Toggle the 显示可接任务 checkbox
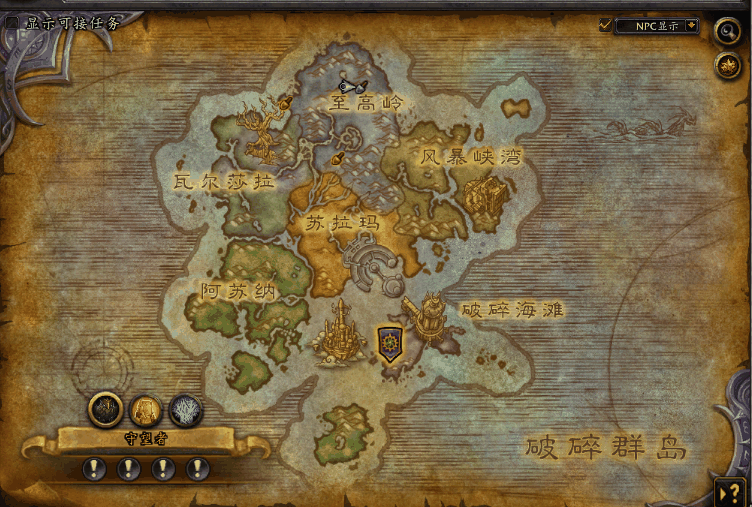Screen dimensions: 752x507 (12, 22)
